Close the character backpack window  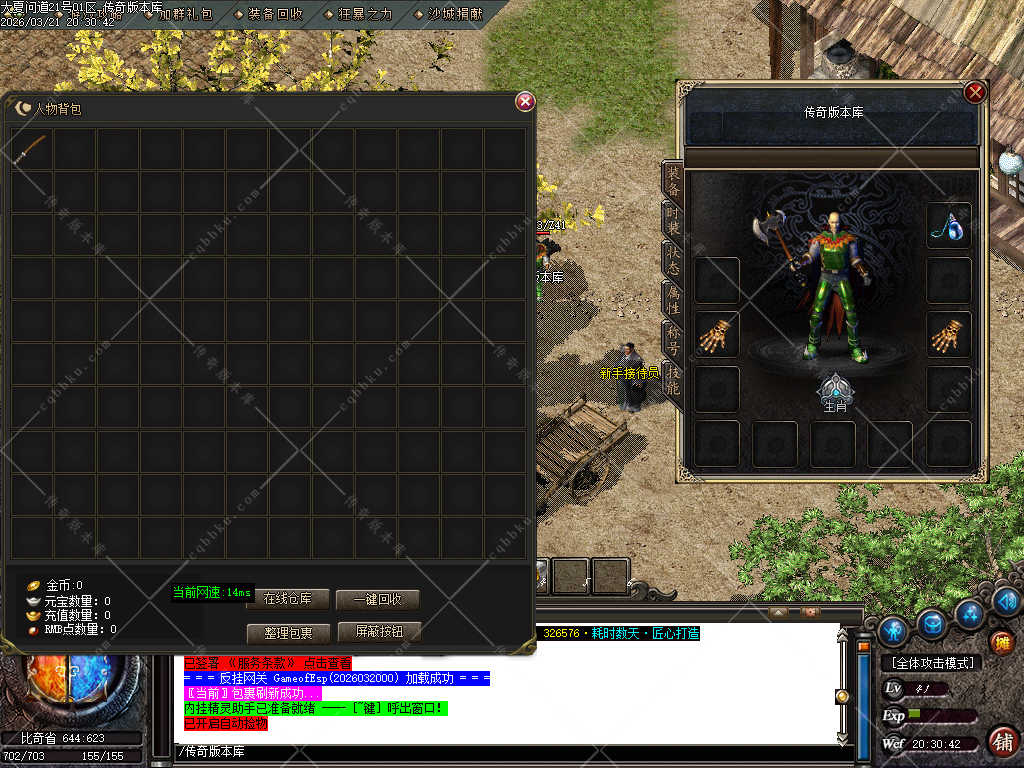coord(525,102)
